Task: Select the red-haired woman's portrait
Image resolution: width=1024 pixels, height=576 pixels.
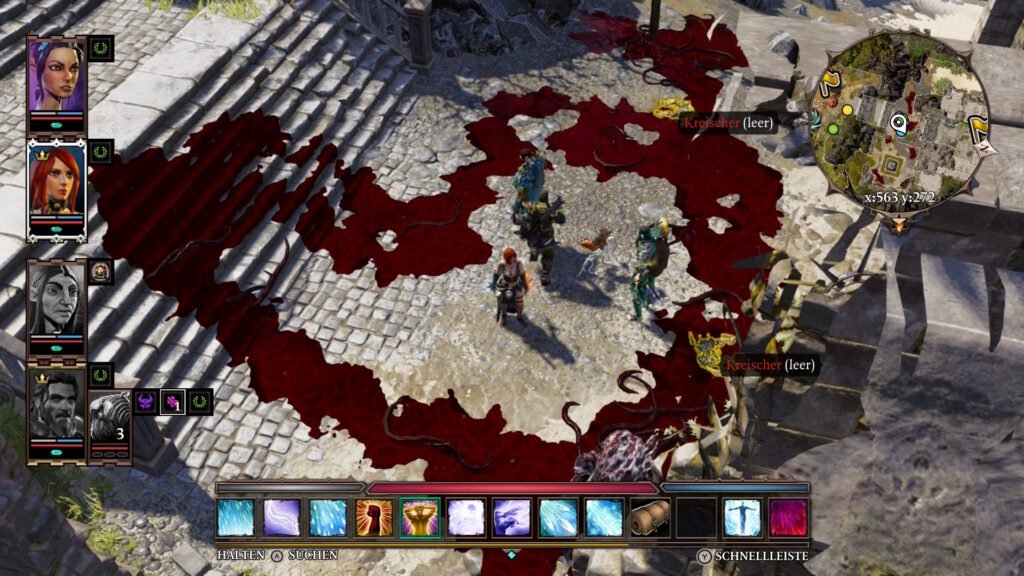Action: (56, 183)
